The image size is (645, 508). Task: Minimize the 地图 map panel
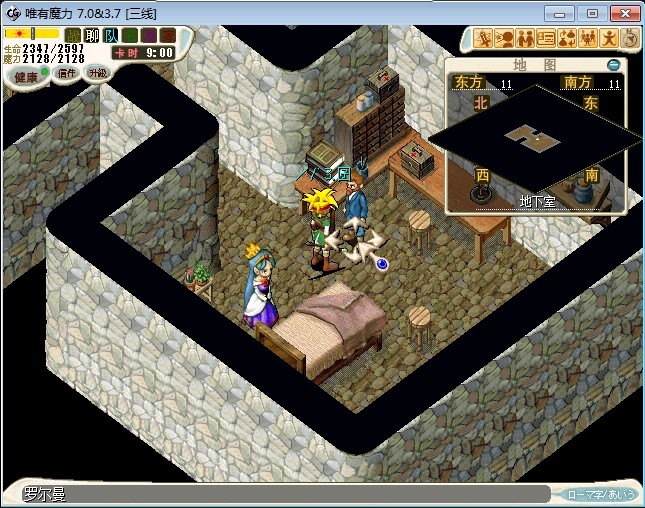click(613, 65)
